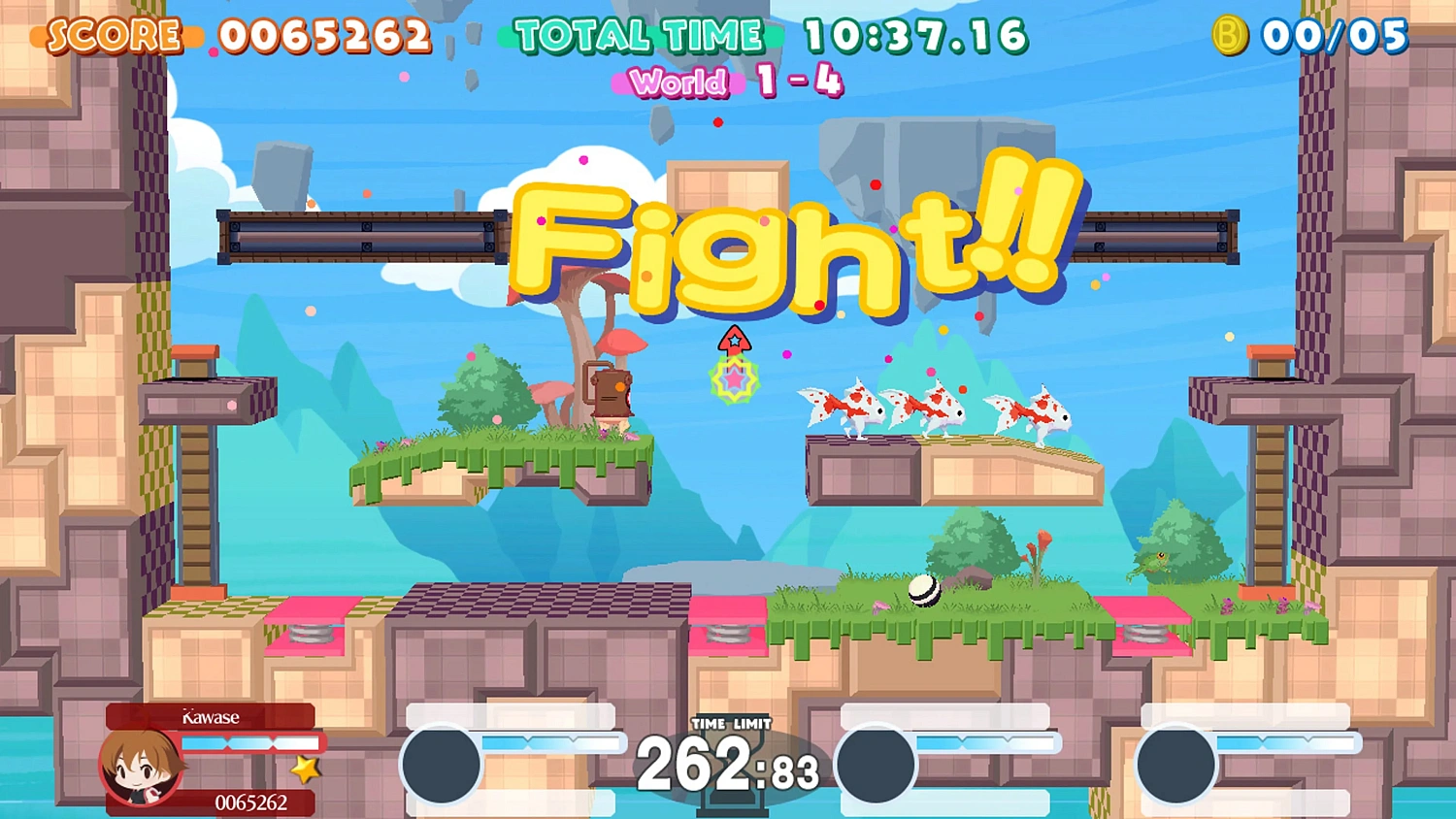Click the glowing star power-up item

[734, 380]
